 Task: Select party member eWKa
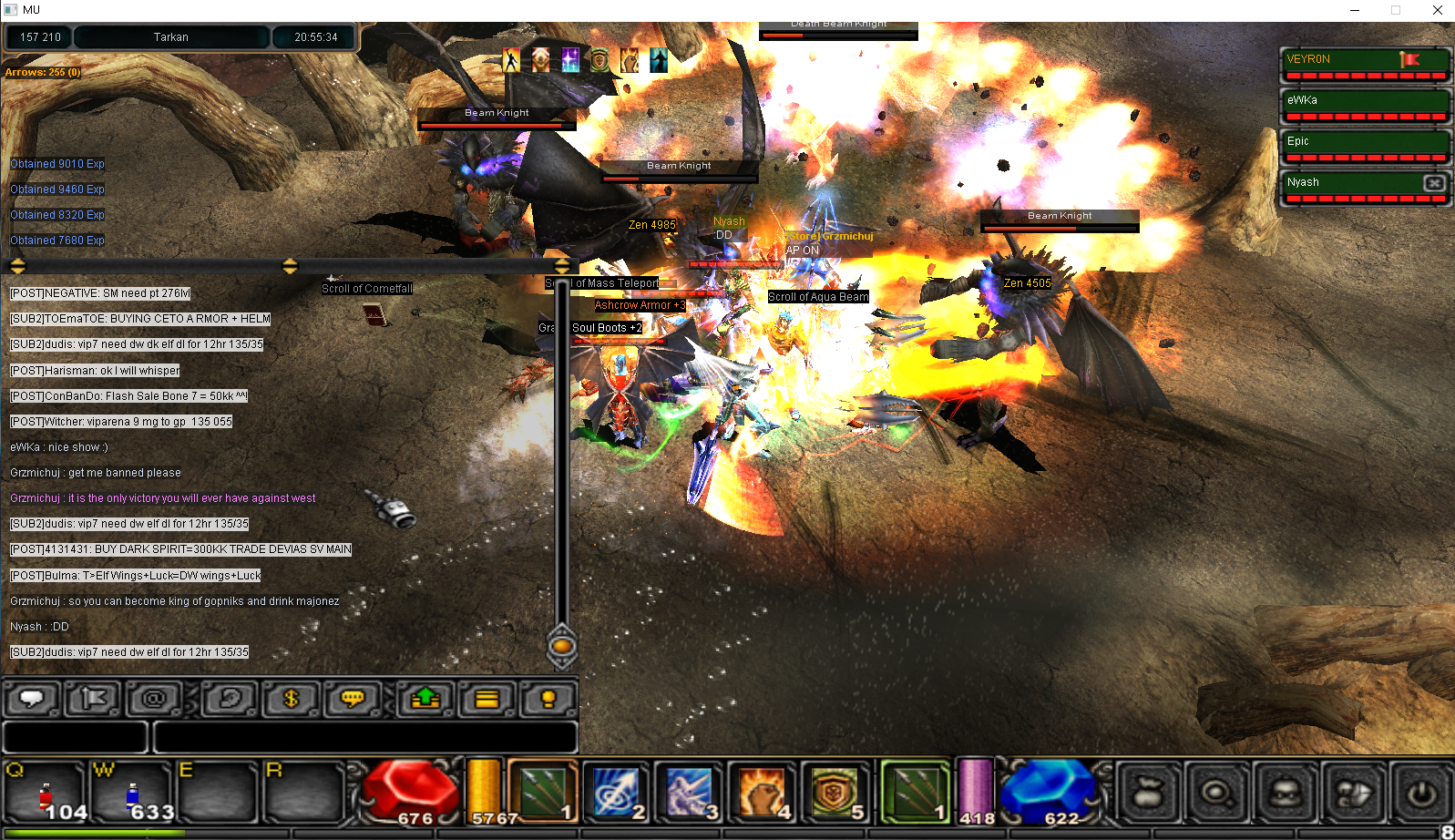tap(1363, 107)
